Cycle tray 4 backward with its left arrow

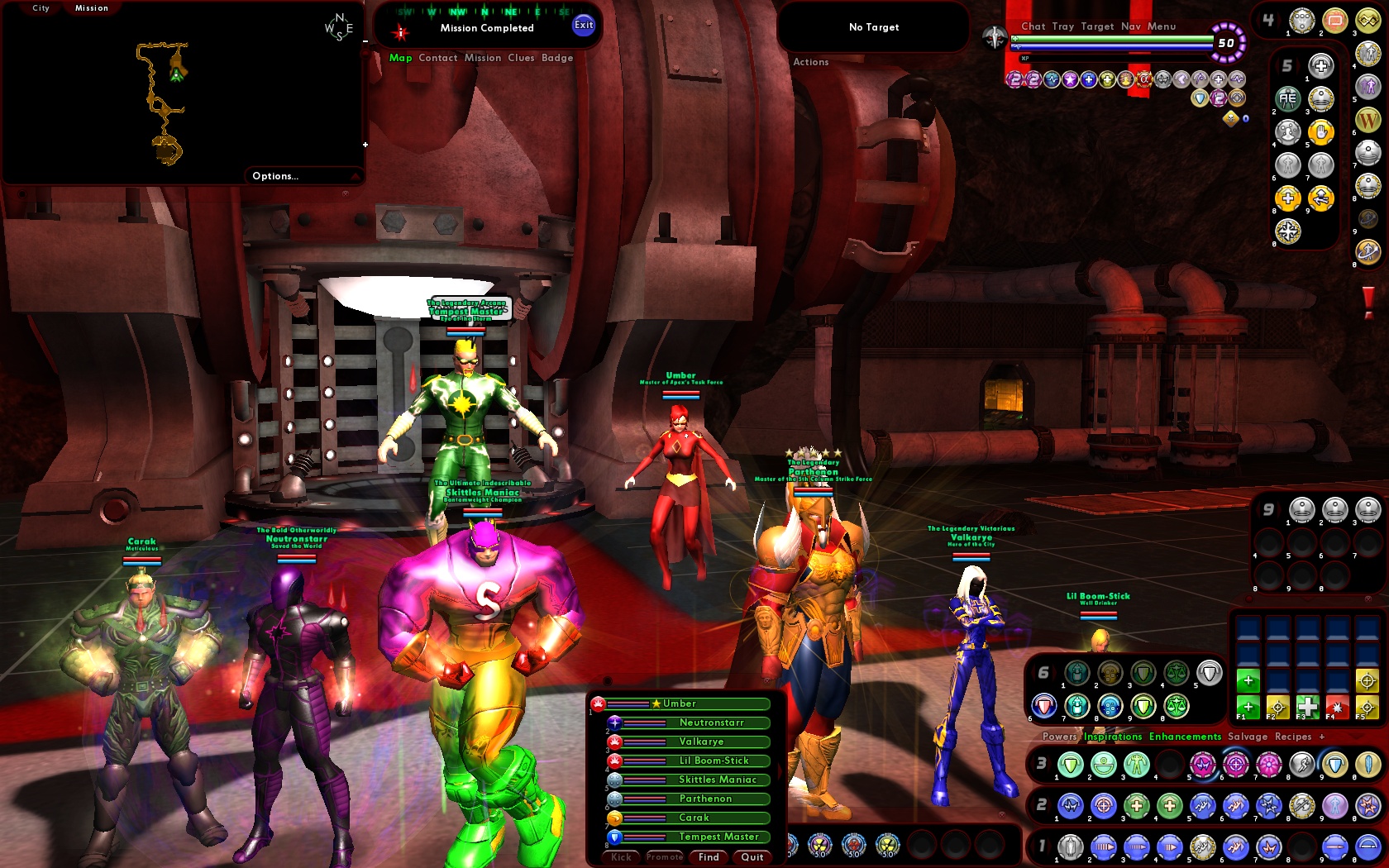coord(1258,19)
